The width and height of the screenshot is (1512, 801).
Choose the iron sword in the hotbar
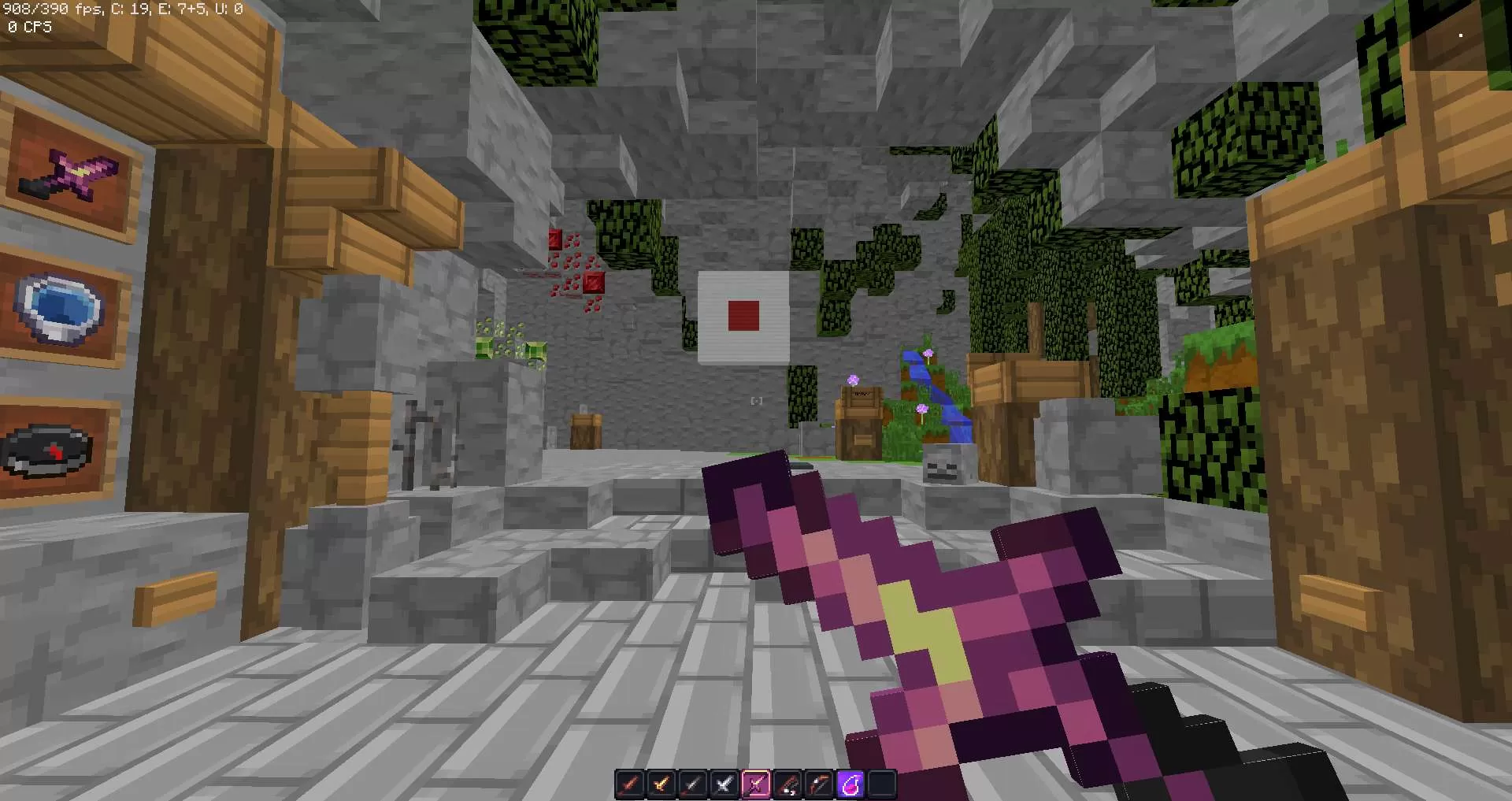coord(724,784)
